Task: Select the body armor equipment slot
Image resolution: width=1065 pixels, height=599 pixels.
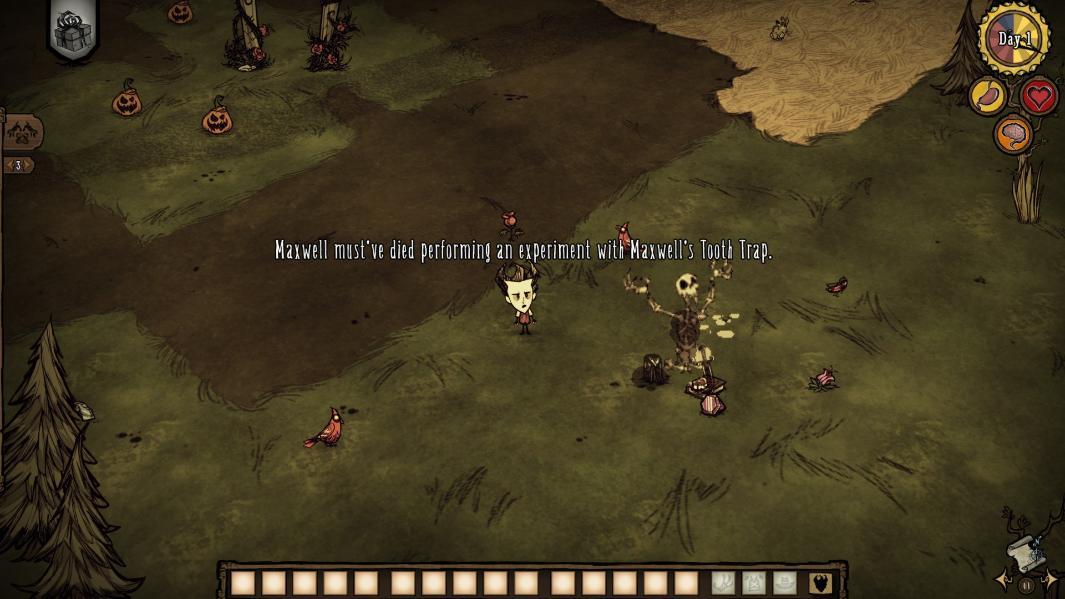Action: pos(754,583)
